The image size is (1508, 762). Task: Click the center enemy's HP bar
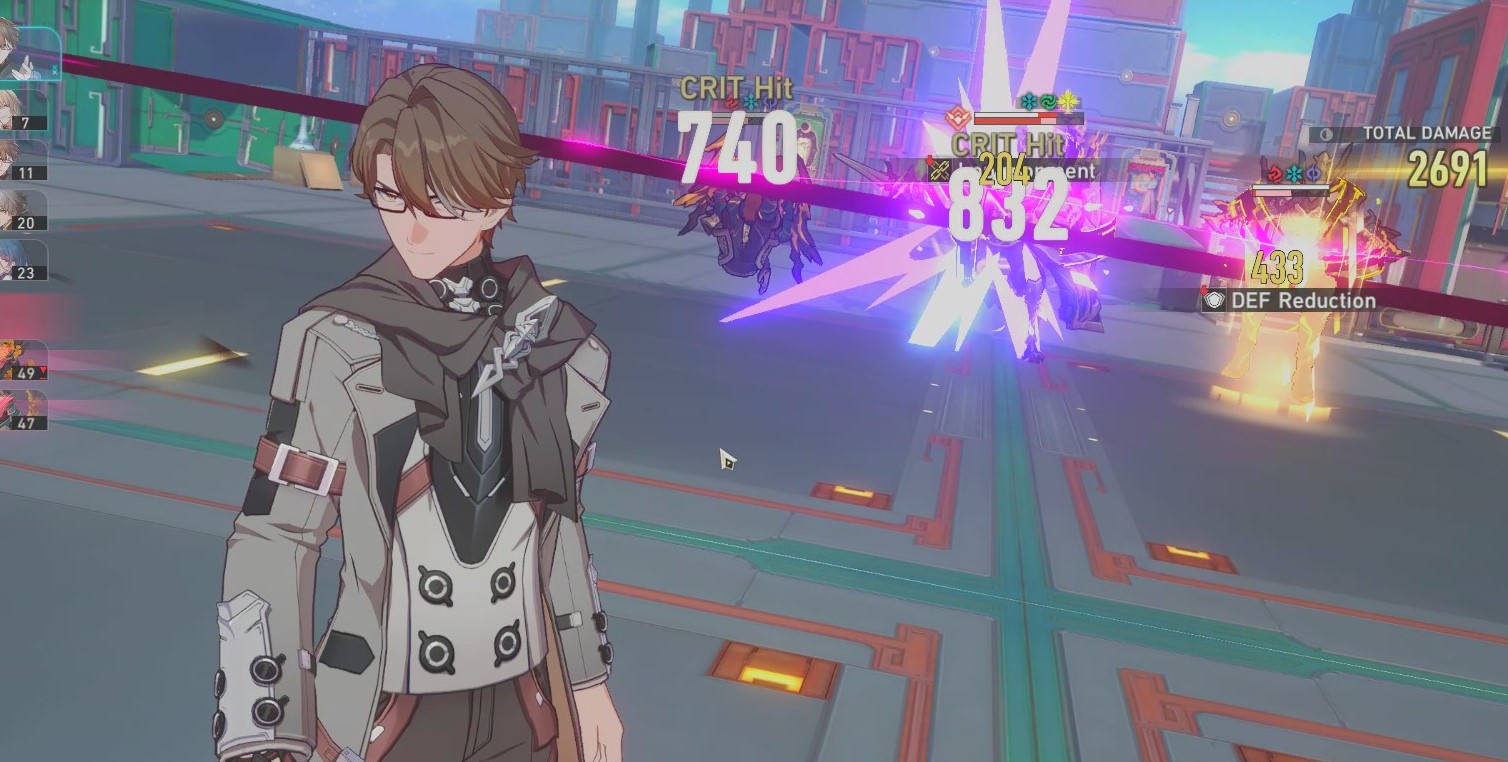(1030, 118)
